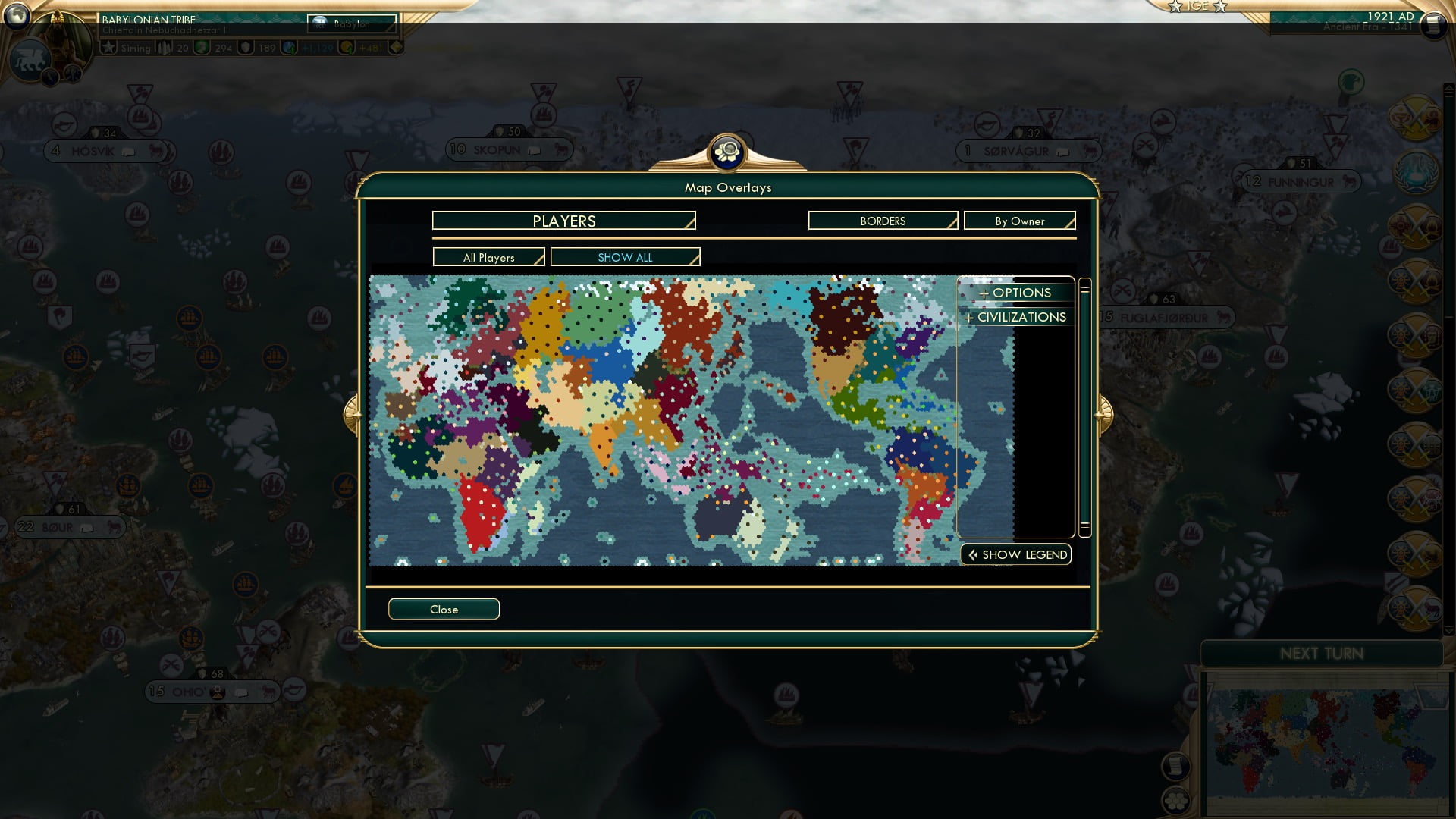
Task: Change the By Owner dropdown
Action: pyautogui.click(x=1019, y=221)
